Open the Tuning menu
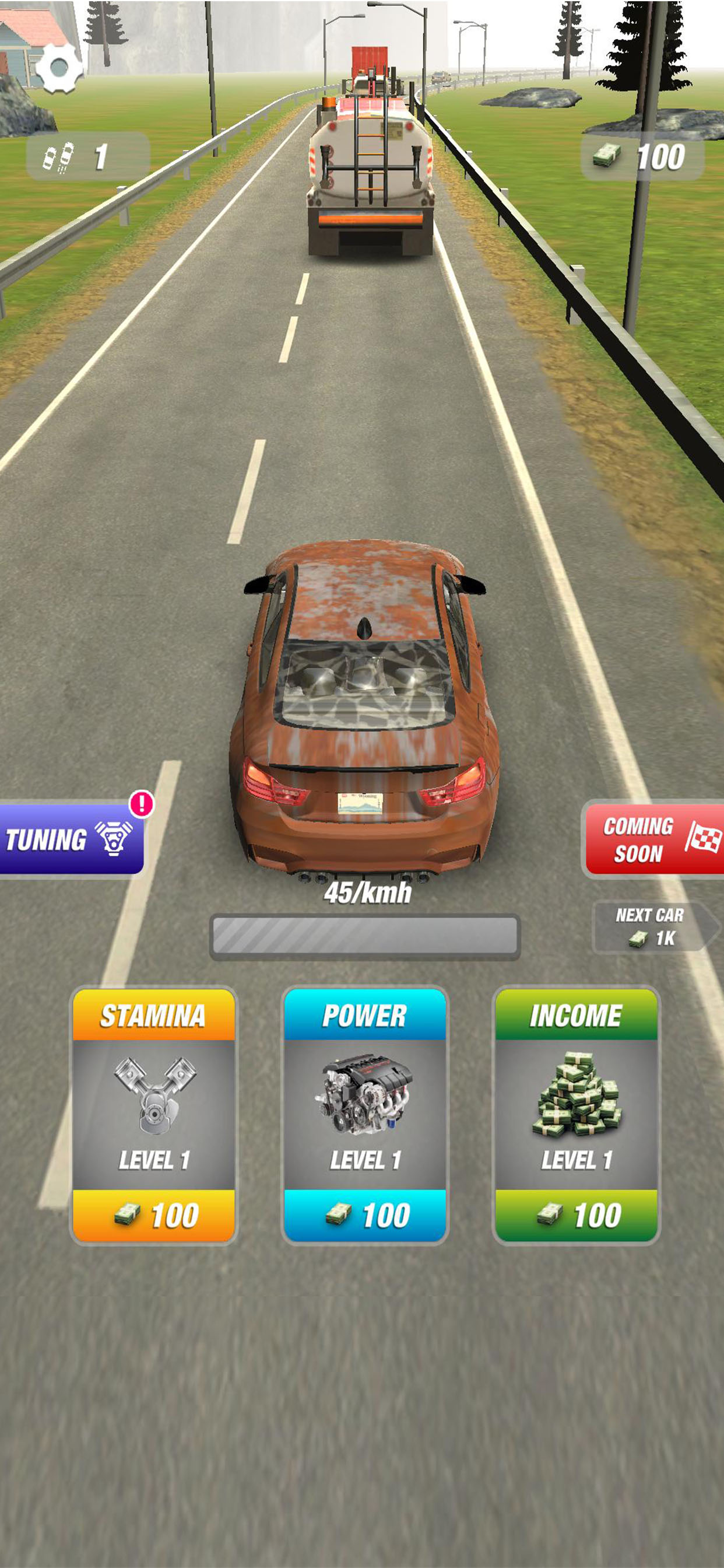 coord(70,839)
